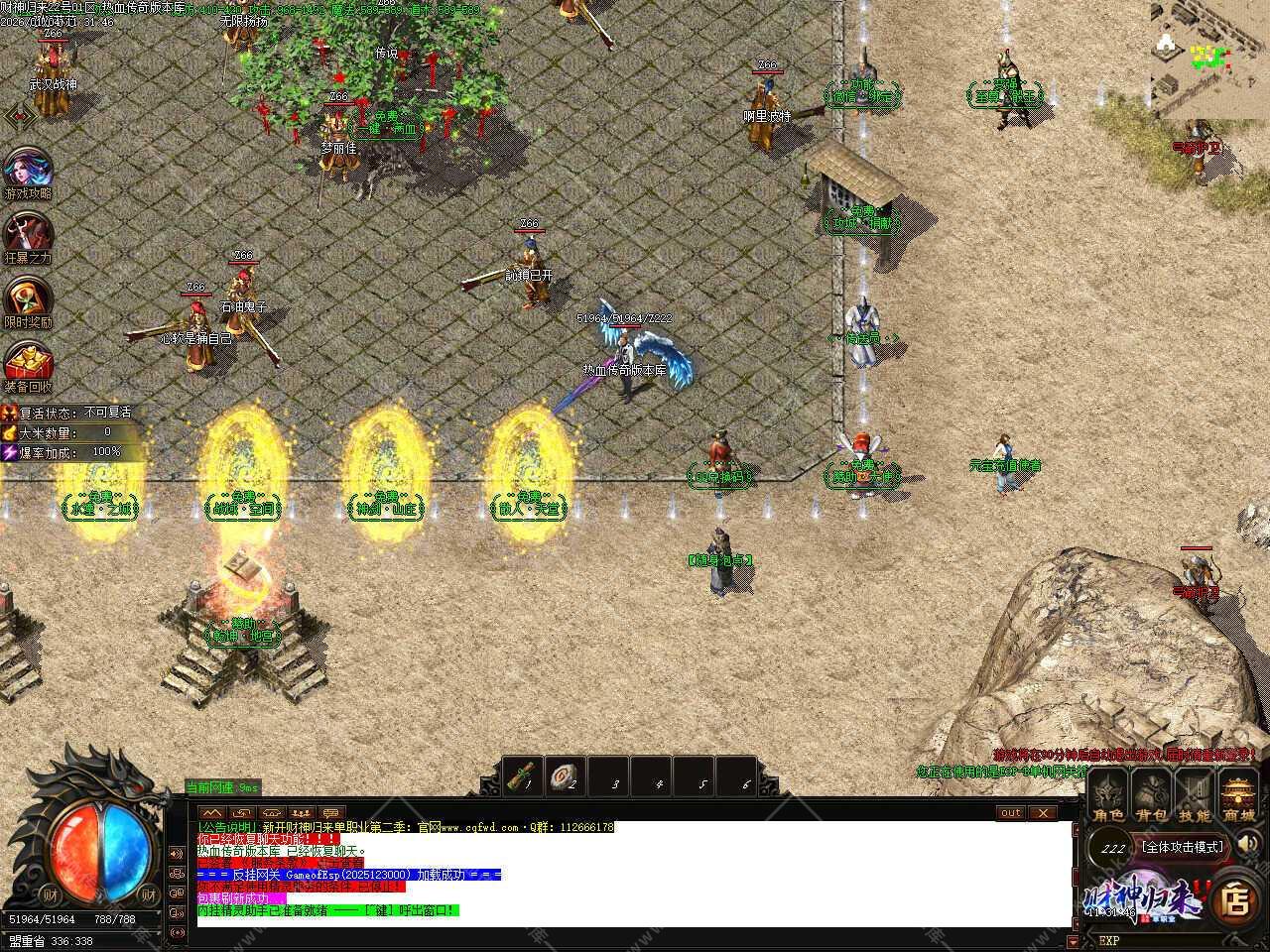Close the chat window with X

tap(1042, 813)
